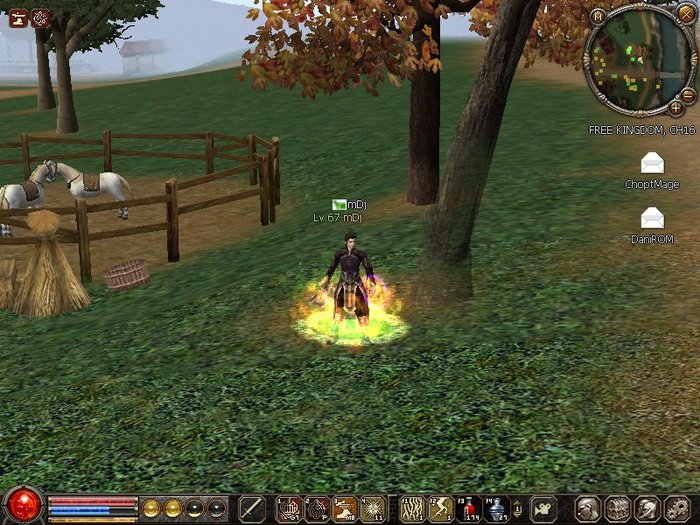Viewport: 700px width, 525px height.
Task: Click the top-left crossed swords icon
Action: click(x=40, y=17)
